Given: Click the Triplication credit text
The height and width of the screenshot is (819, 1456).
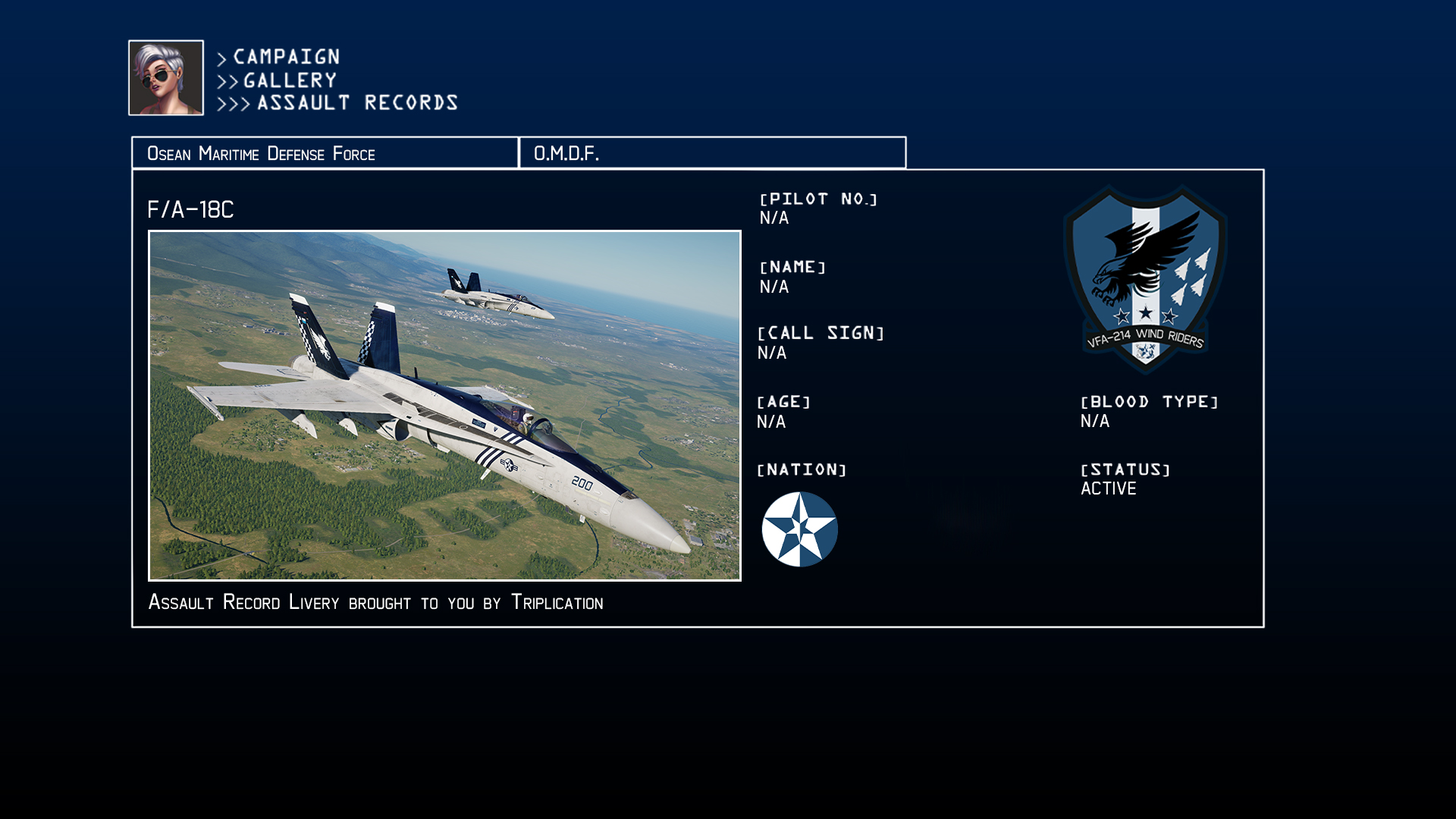Looking at the screenshot, I should point(559,603).
